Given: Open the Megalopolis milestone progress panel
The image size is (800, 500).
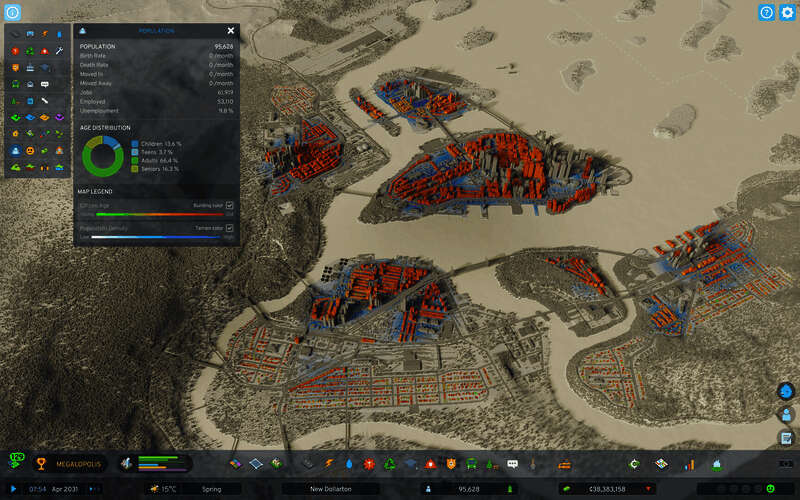Looking at the screenshot, I should tap(70, 464).
